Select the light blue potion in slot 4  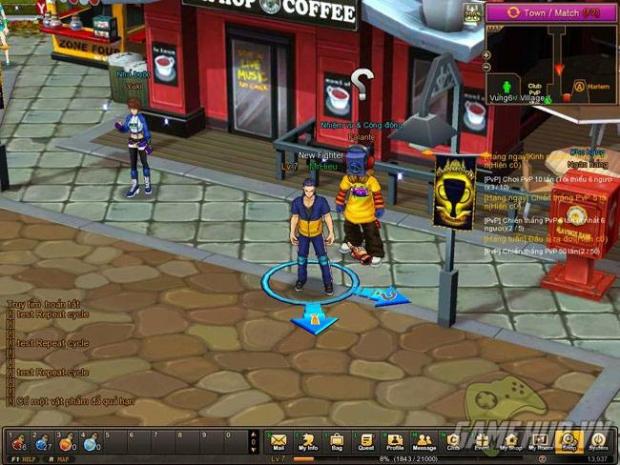click(91, 441)
